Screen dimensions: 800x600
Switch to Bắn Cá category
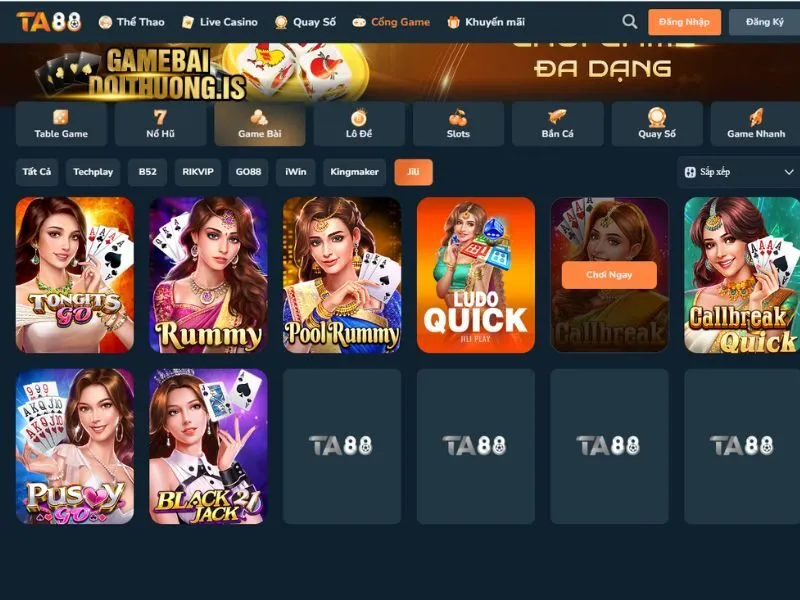(557, 124)
